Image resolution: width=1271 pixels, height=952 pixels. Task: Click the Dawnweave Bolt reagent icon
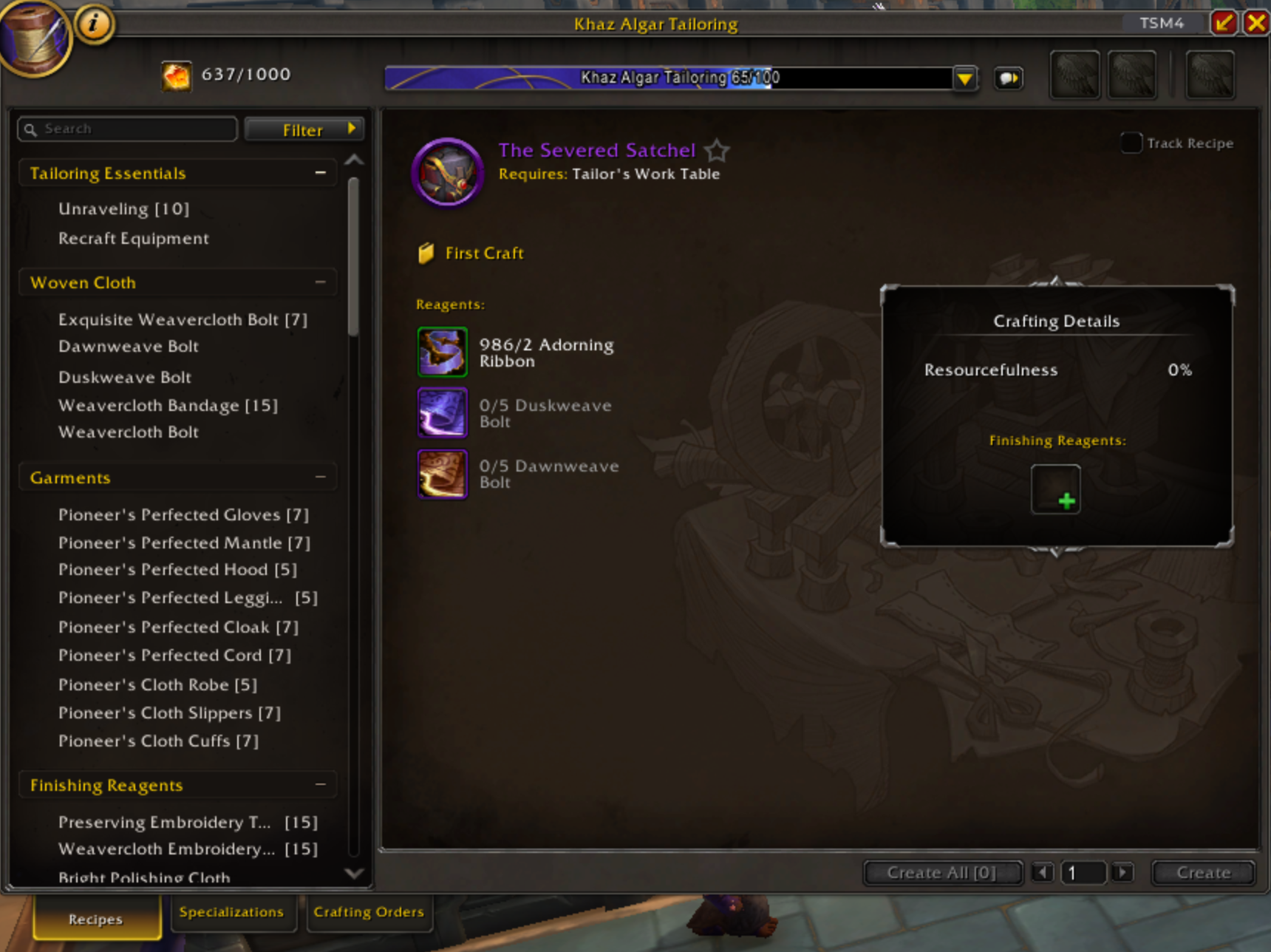(x=442, y=474)
